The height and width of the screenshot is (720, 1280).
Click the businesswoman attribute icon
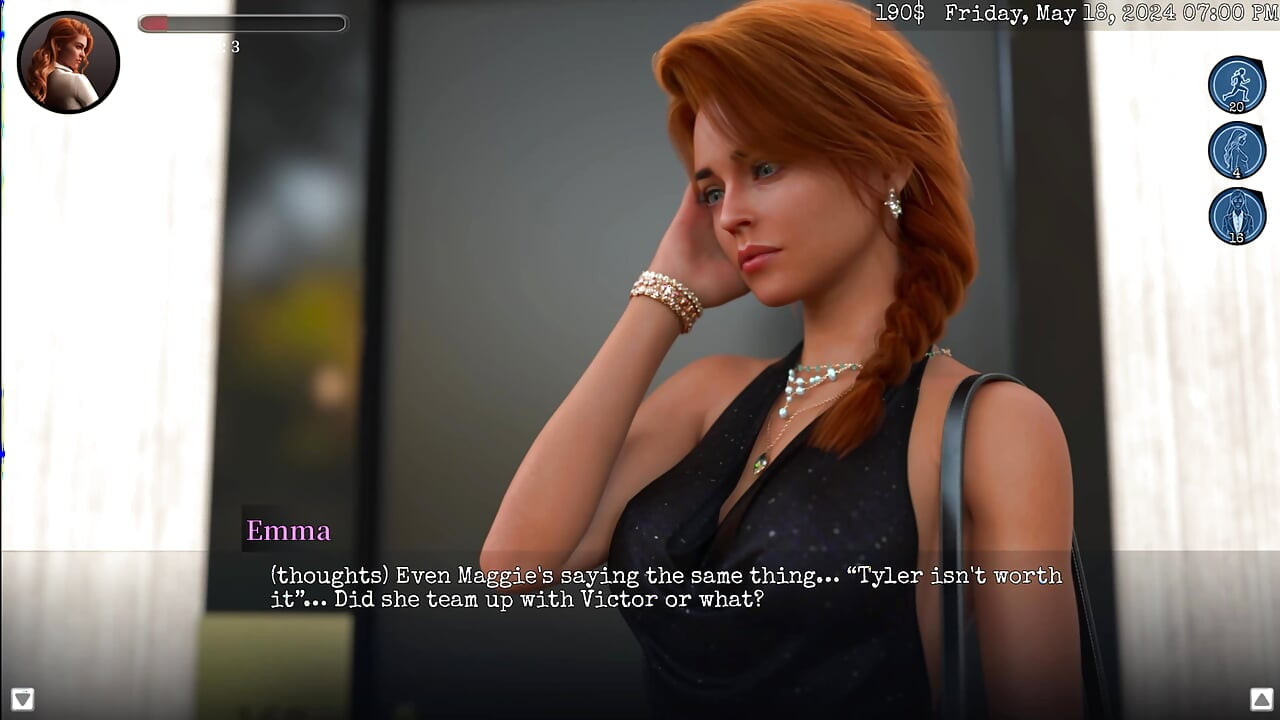pyautogui.click(x=1236, y=215)
